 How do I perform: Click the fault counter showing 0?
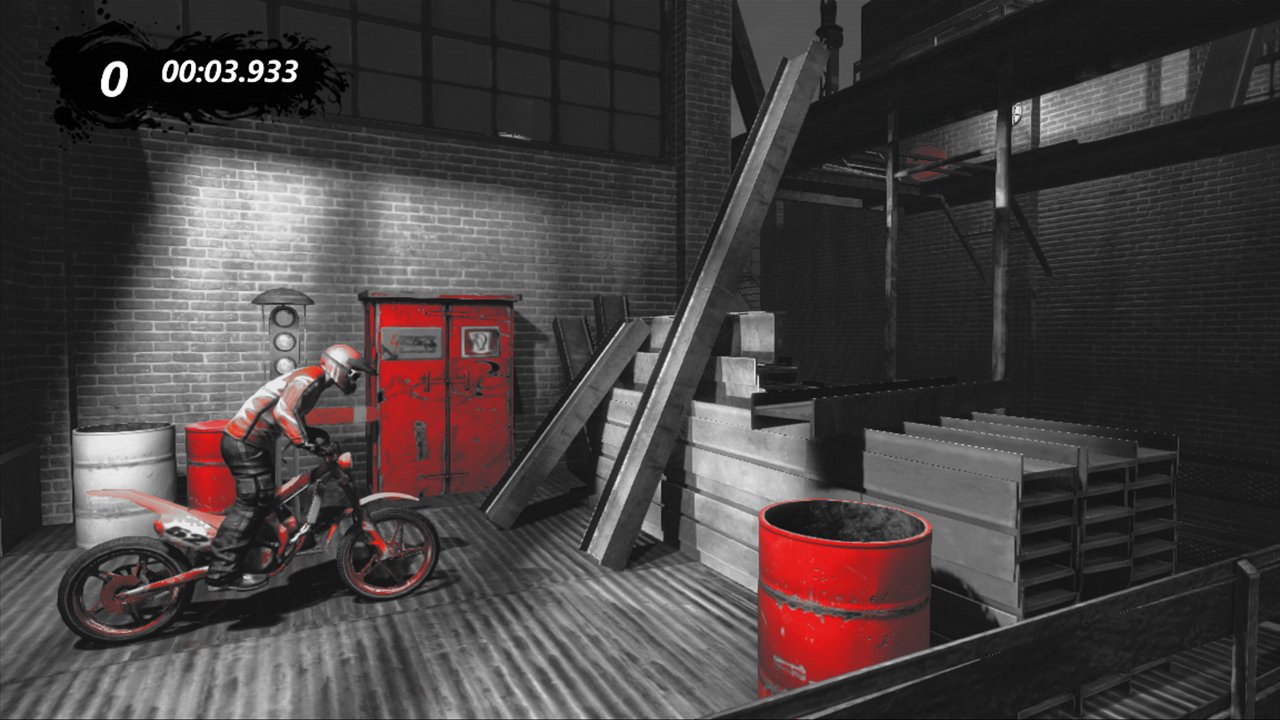click(113, 73)
